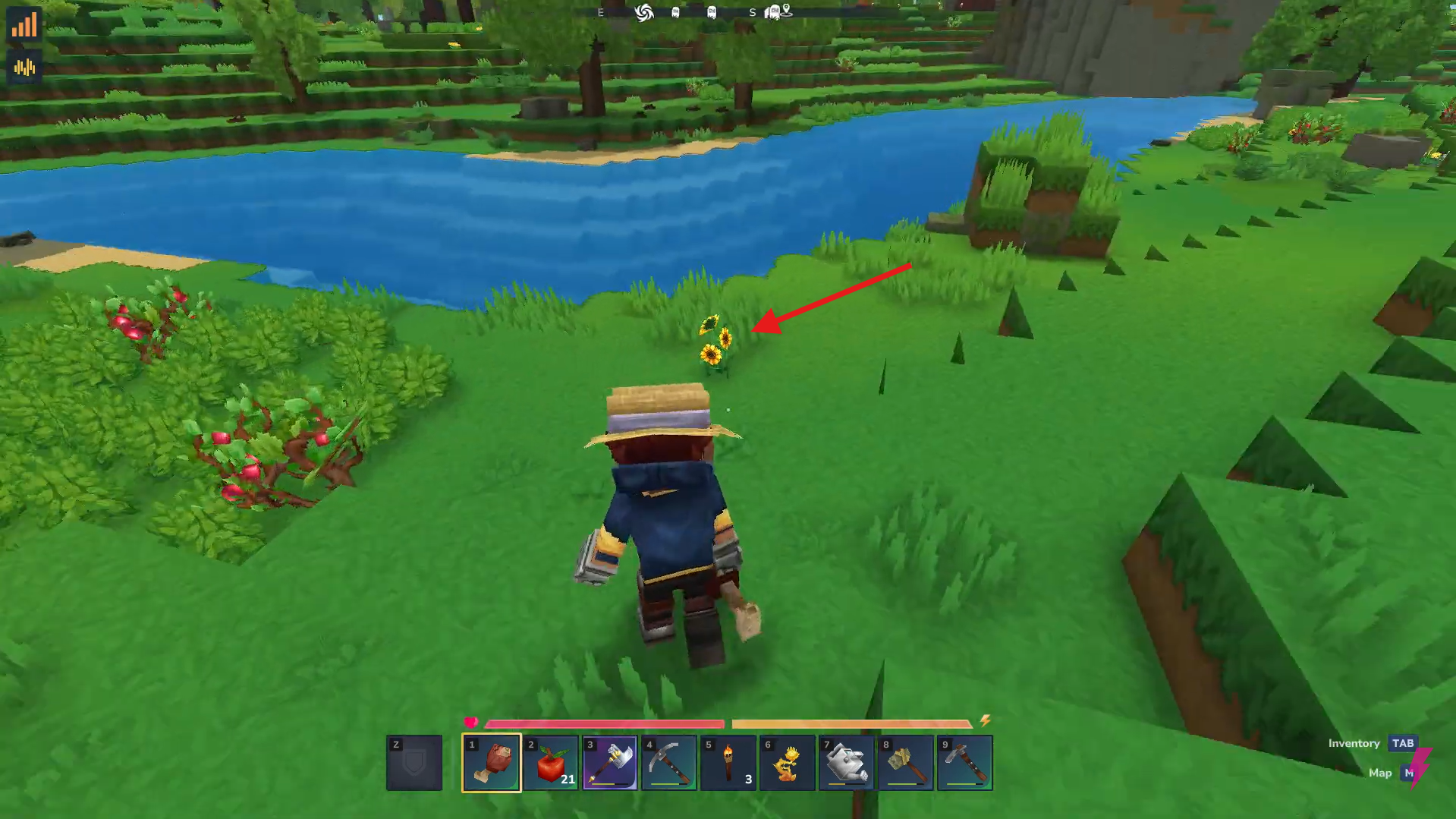Click the audio waveform icon top-left
The width and height of the screenshot is (1456, 819).
point(25,68)
